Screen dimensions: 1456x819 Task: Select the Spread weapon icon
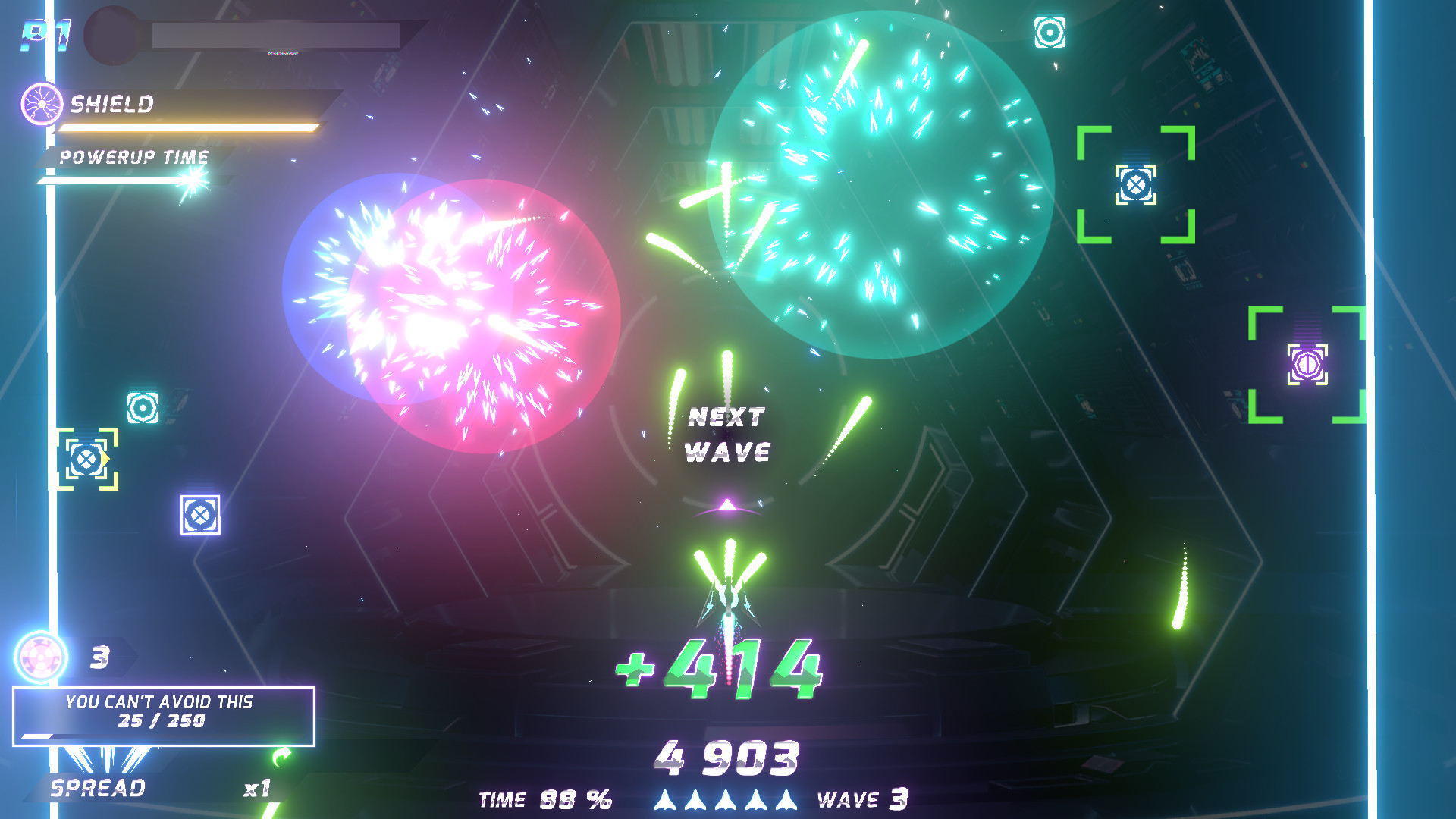[x=106, y=758]
